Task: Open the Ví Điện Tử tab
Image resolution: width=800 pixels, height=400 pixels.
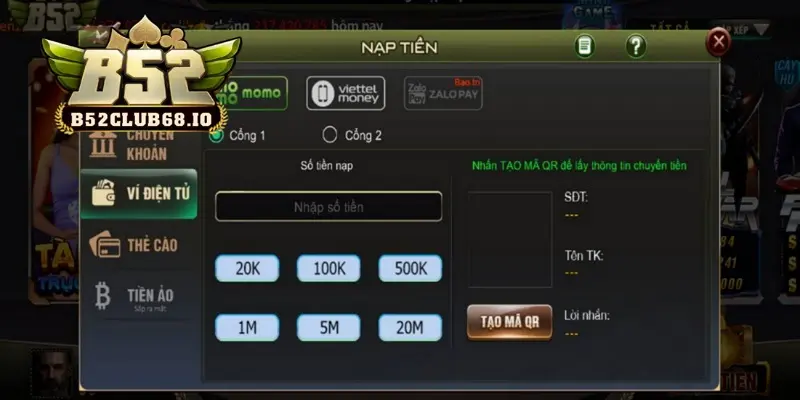Action: pyautogui.click(x=139, y=194)
